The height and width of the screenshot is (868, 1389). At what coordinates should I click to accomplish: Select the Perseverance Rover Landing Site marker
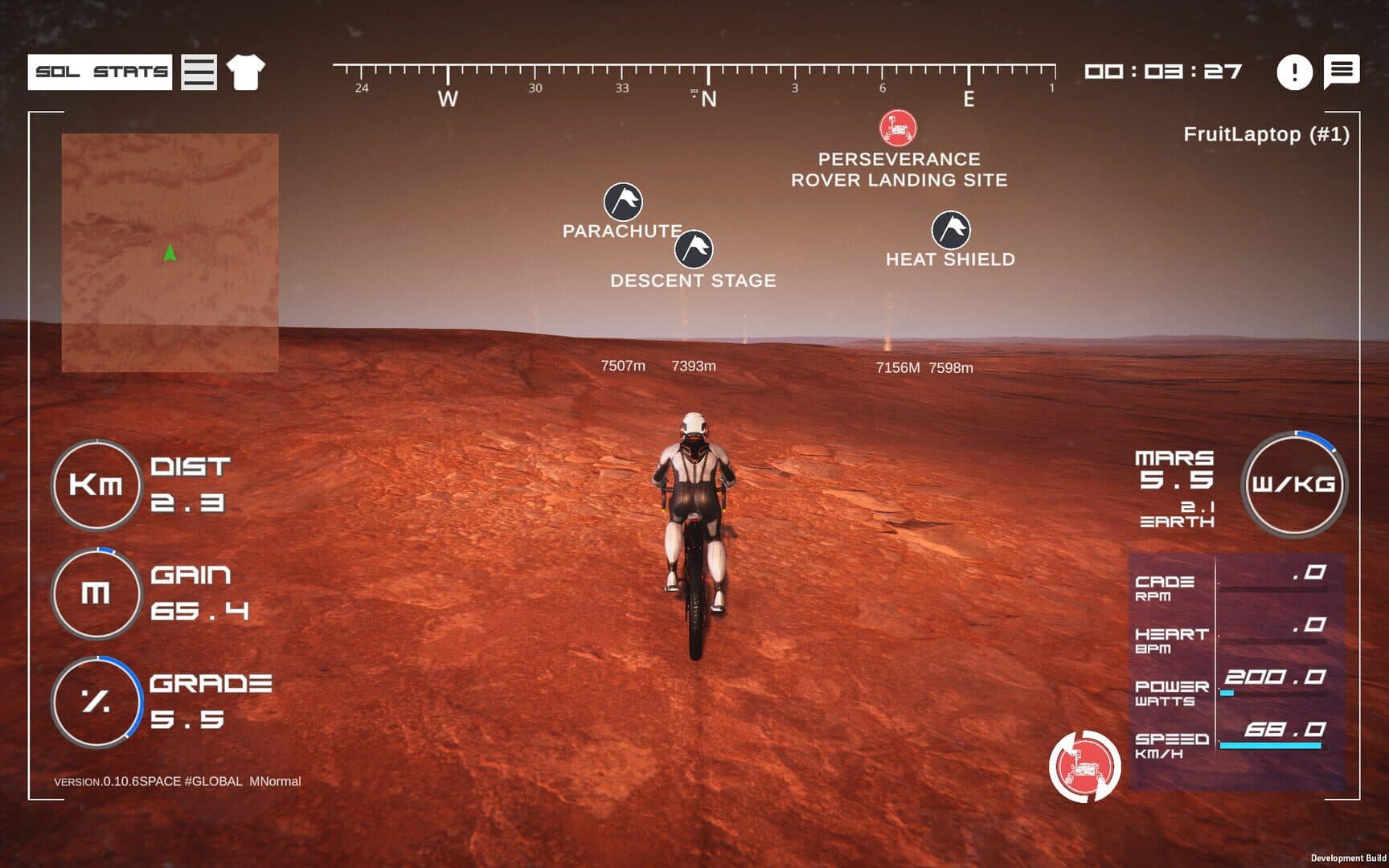point(898,128)
